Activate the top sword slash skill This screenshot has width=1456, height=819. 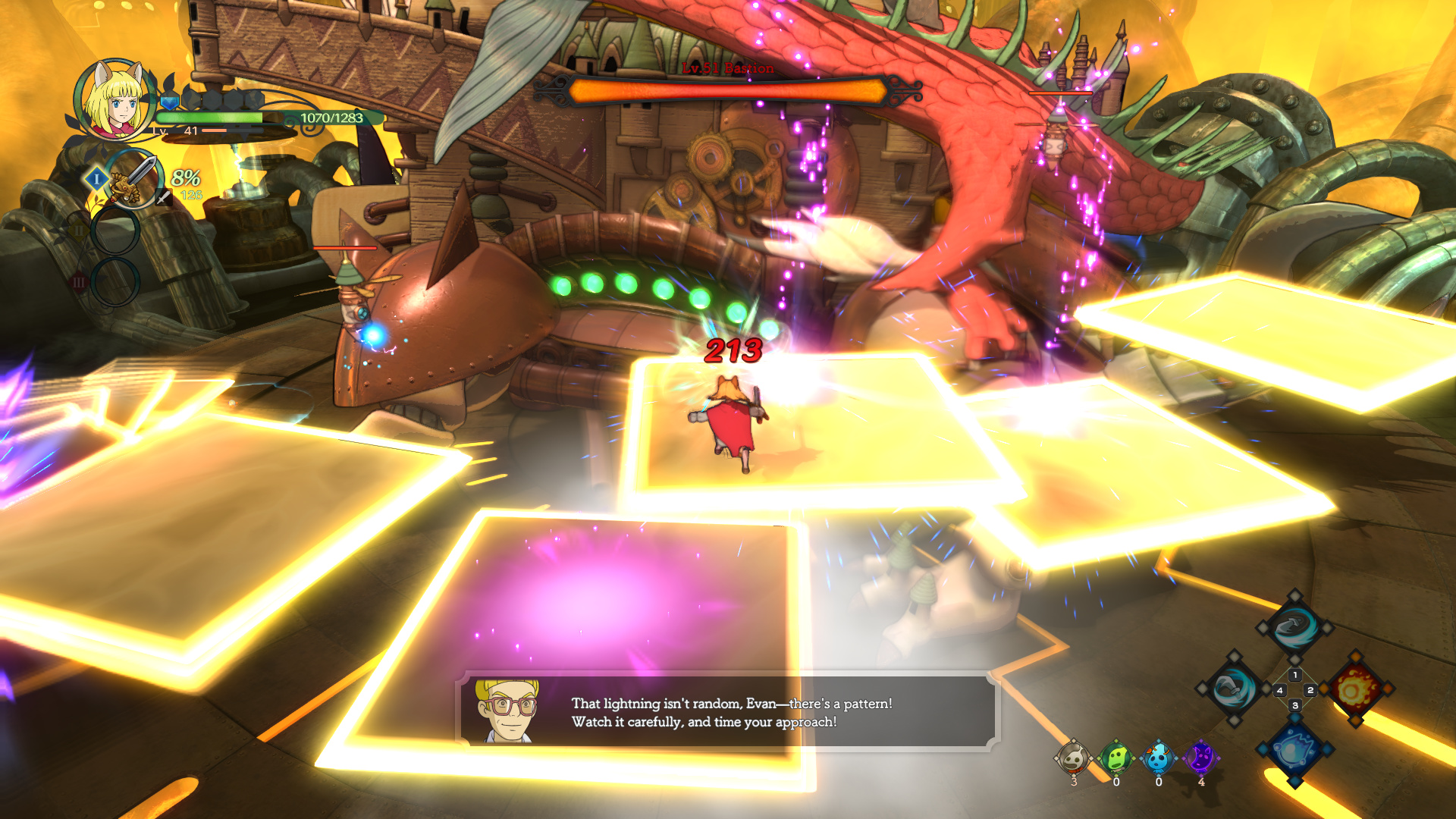click(1294, 627)
